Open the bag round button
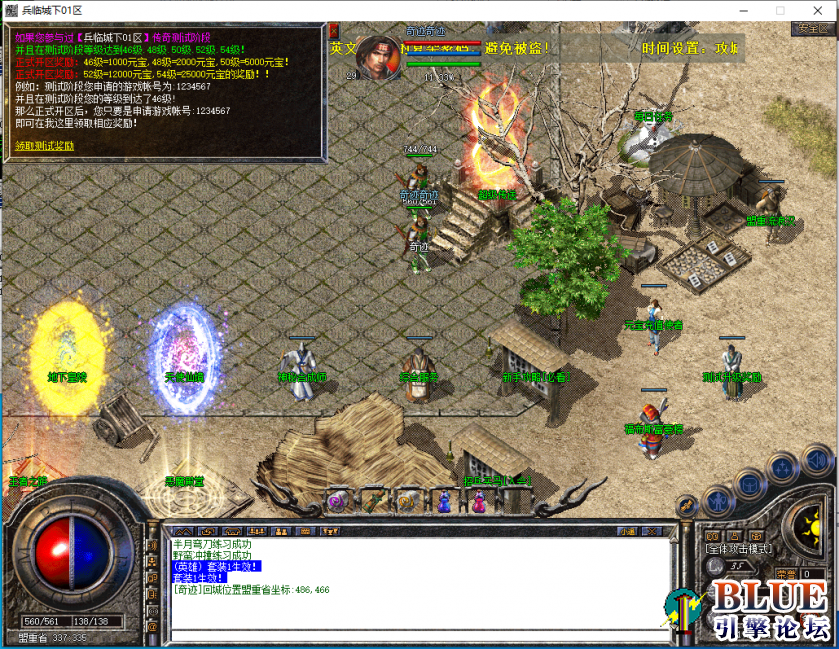Screen dimensions: 839x649 click(x=751, y=484)
